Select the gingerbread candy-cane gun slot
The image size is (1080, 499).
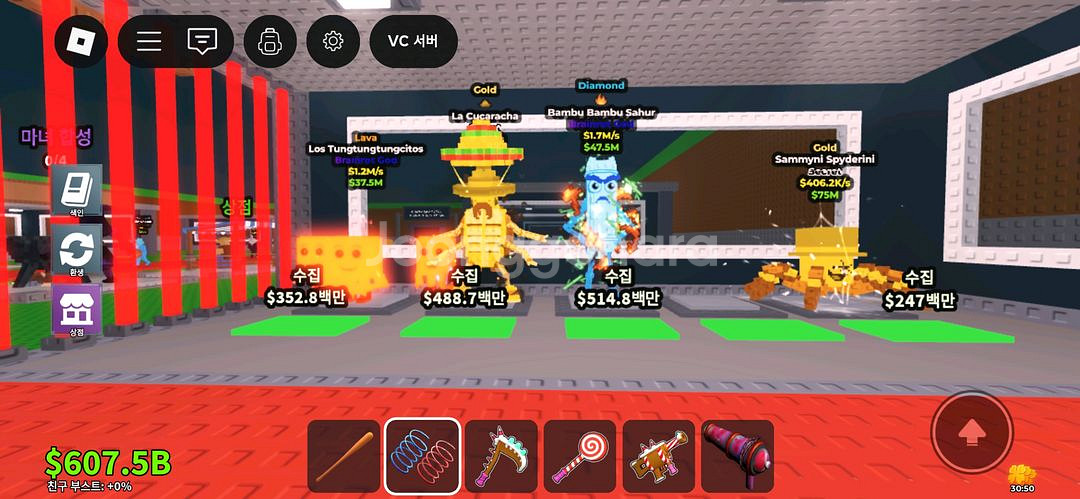point(659,456)
